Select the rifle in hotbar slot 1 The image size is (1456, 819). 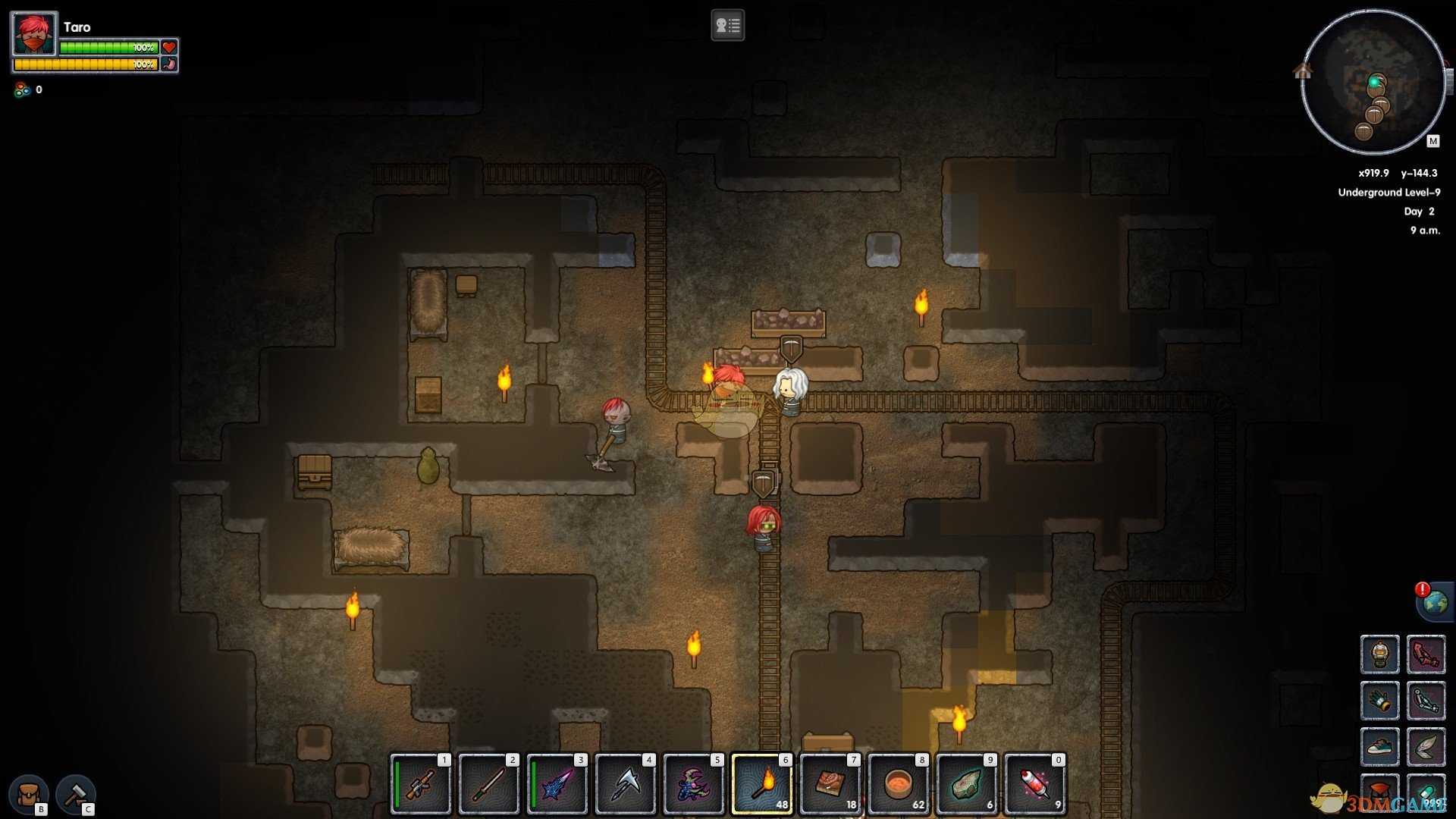[421, 784]
